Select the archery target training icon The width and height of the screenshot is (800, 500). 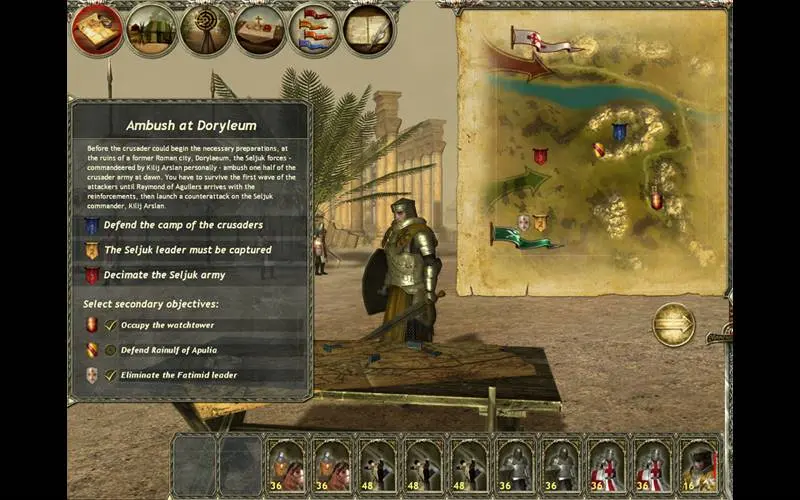click(x=206, y=30)
